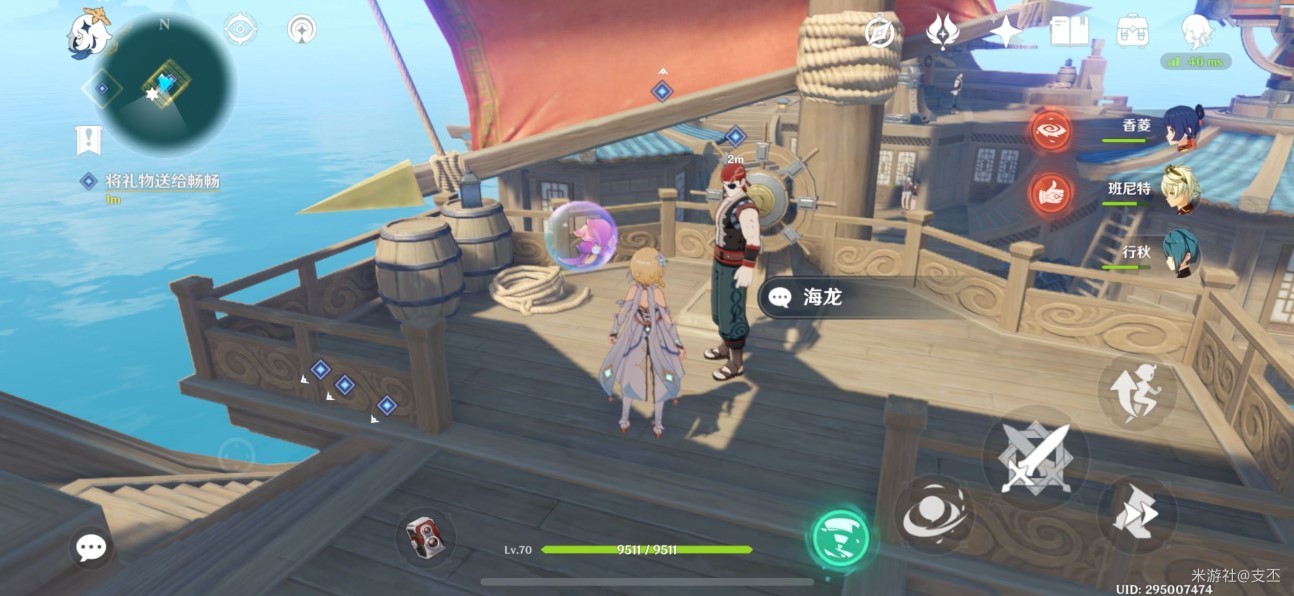Screen dimensions: 1294x596
Task: Activate the green elemental skill button
Action: pyautogui.click(x=838, y=538)
